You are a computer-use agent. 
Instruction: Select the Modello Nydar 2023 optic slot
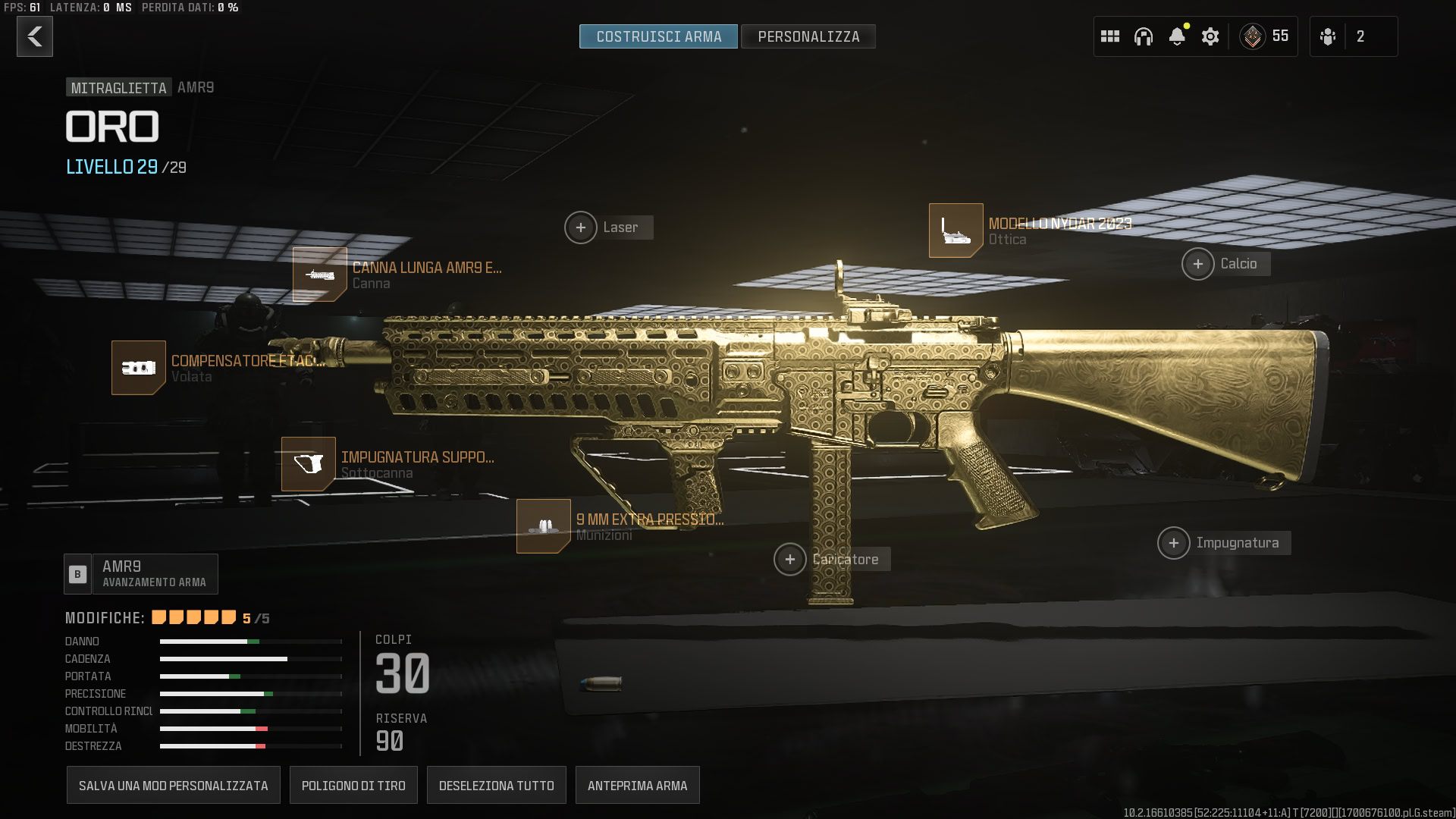(x=956, y=231)
